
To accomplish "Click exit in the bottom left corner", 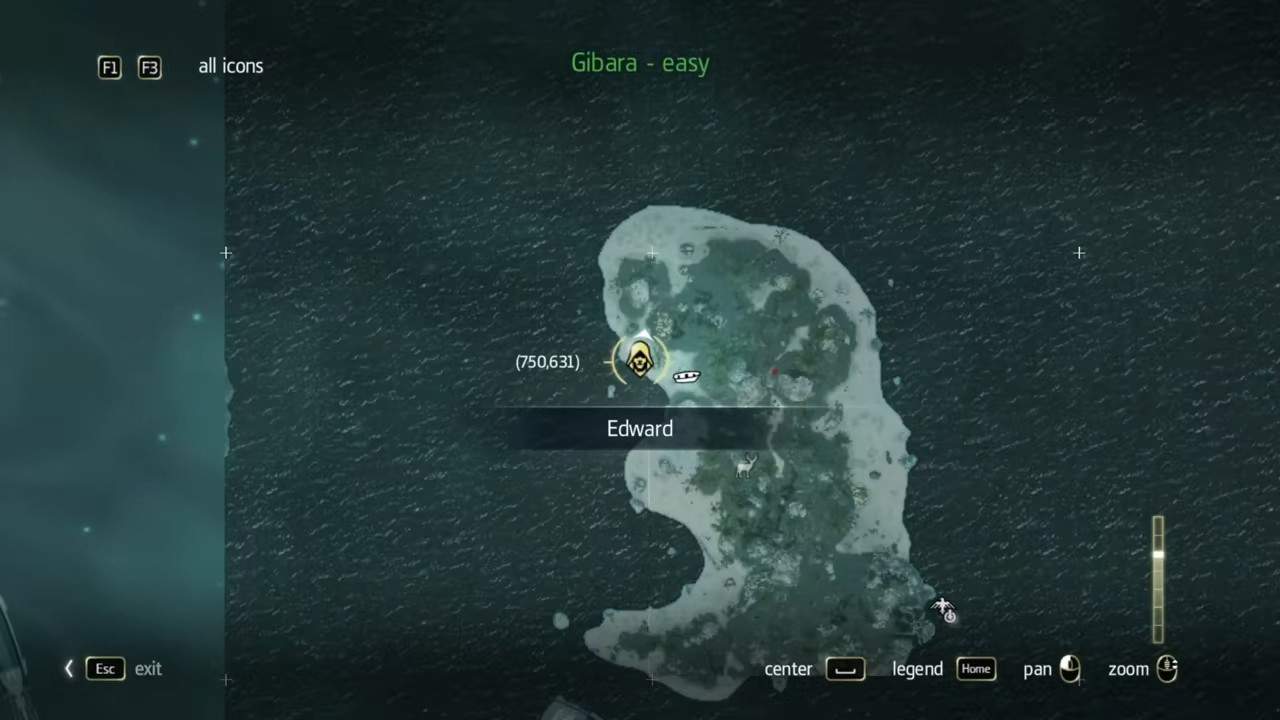I will click(148, 669).
